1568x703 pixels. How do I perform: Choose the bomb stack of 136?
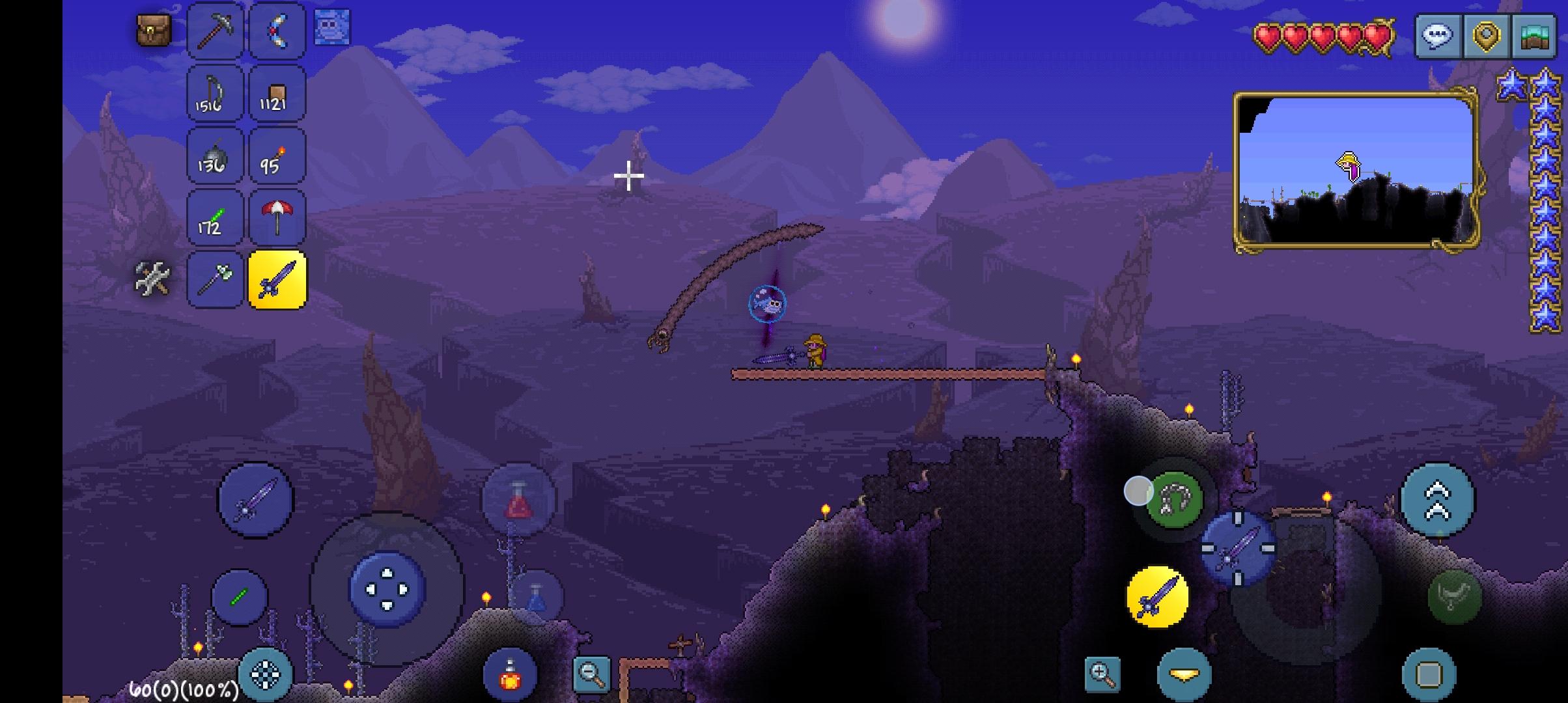pyautogui.click(x=215, y=156)
